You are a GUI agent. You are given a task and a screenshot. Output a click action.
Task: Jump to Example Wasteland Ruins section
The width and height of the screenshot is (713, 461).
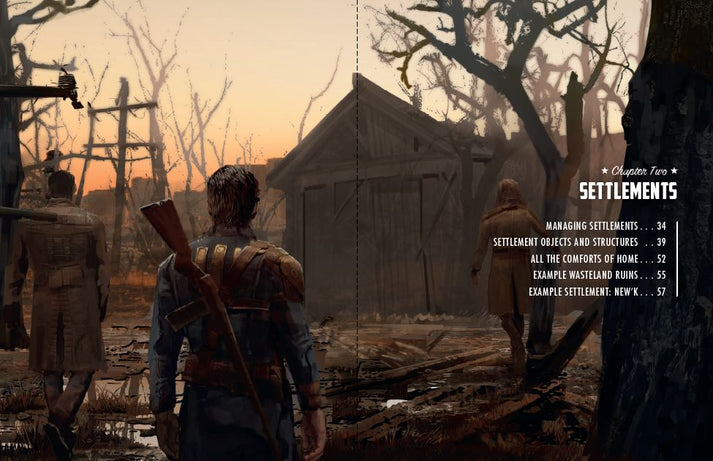pyautogui.click(x=599, y=275)
